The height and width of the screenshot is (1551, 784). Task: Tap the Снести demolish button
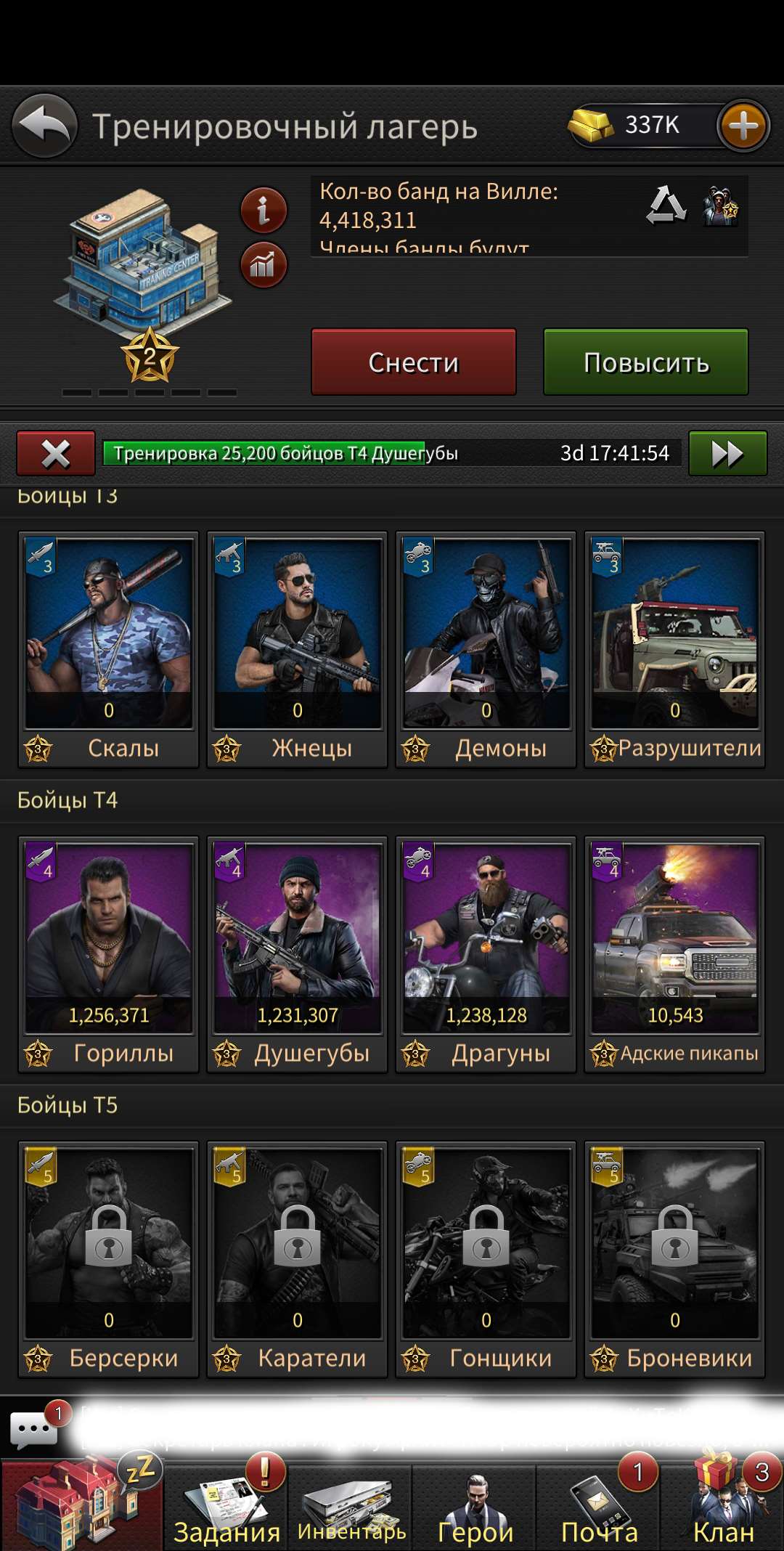[x=414, y=362]
